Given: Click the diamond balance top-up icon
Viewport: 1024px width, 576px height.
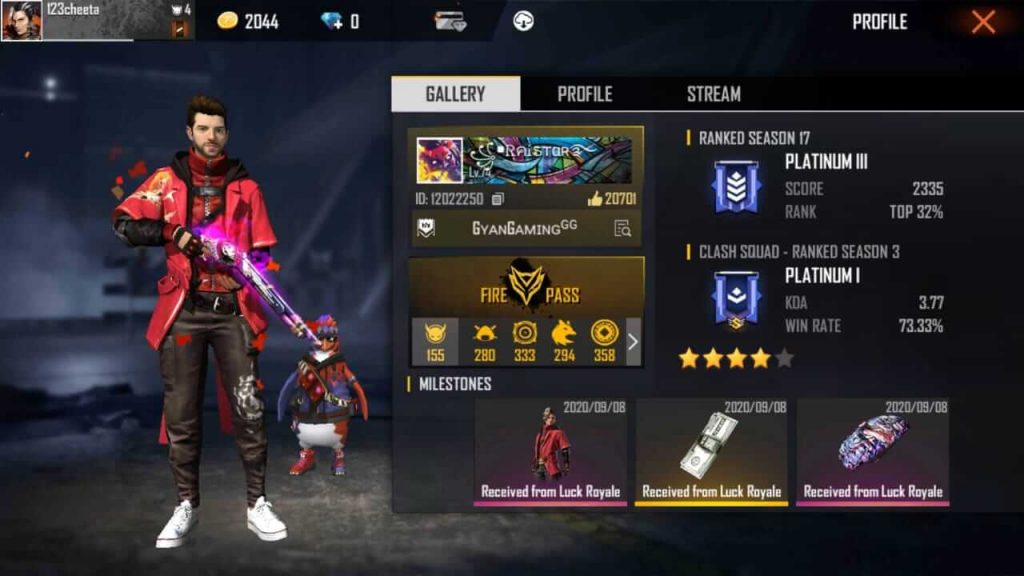Looking at the screenshot, I should pos(331,21).
